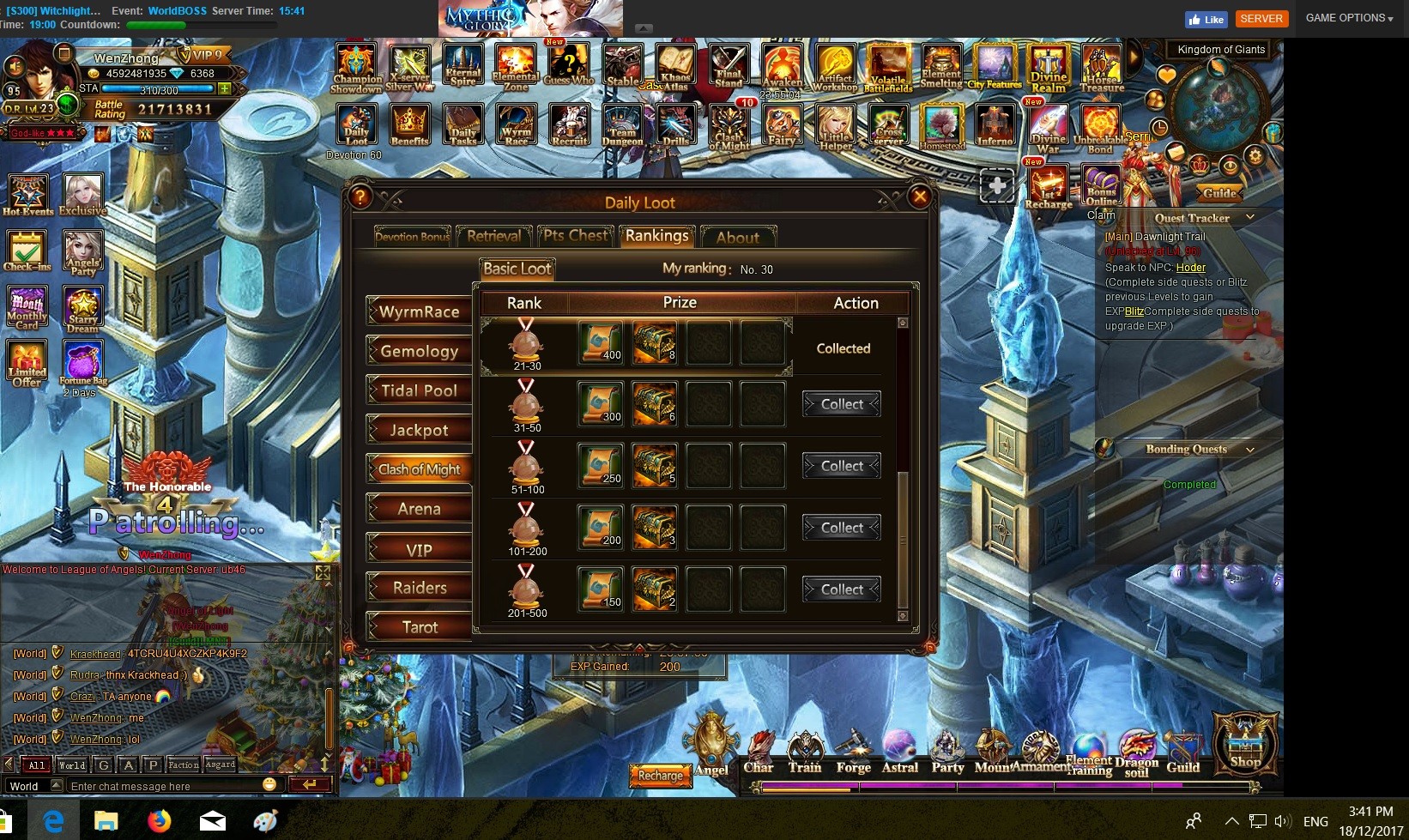The width and height of the screenshot is (1409, 840).
Task: Choose the WyrmRace ranking category
Action: click(x=420, y=311)
